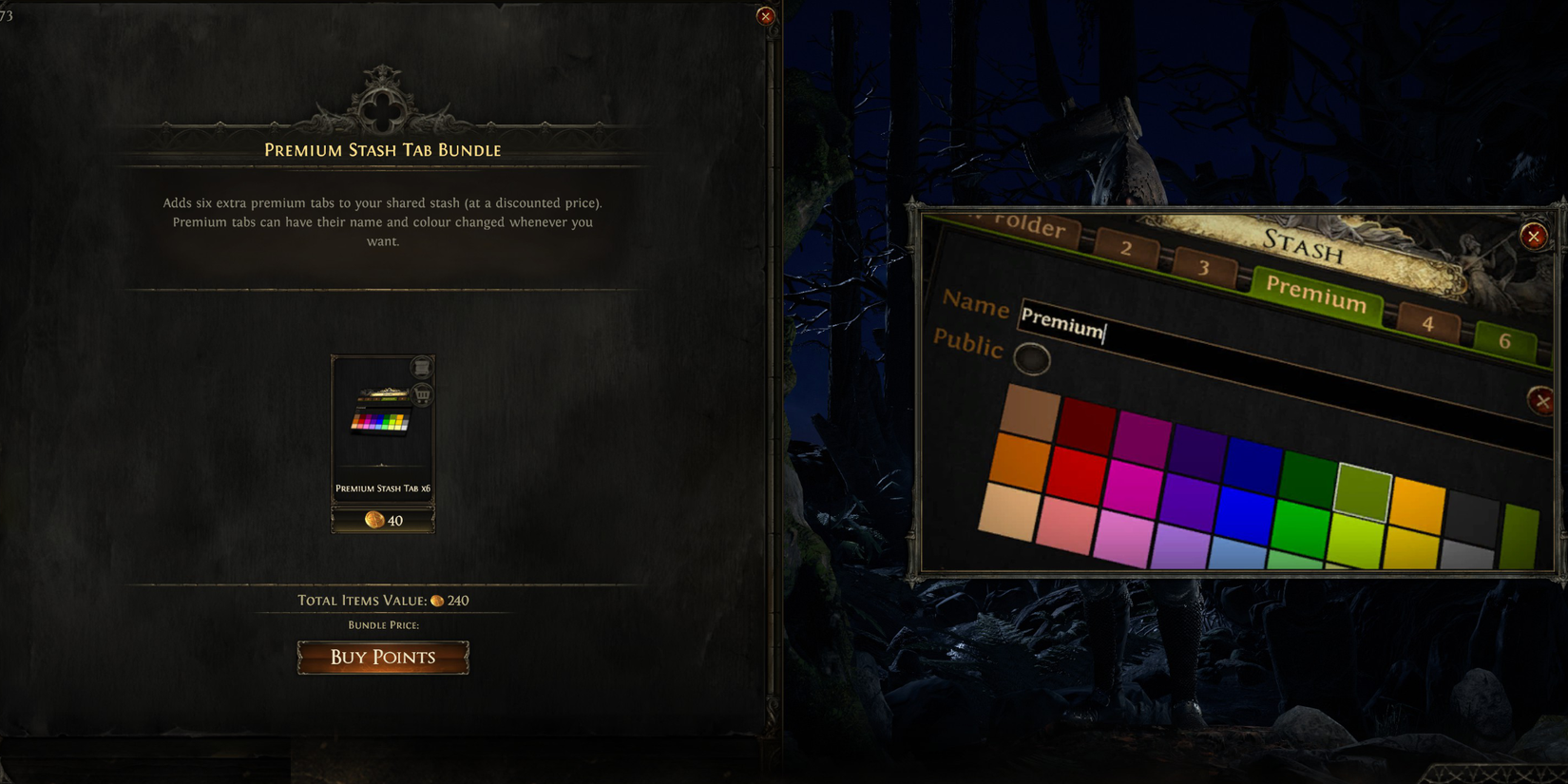The width and height of the screenshot is (1568, 784).
Task: Open stash tab 6
Action: [1507, 340]
